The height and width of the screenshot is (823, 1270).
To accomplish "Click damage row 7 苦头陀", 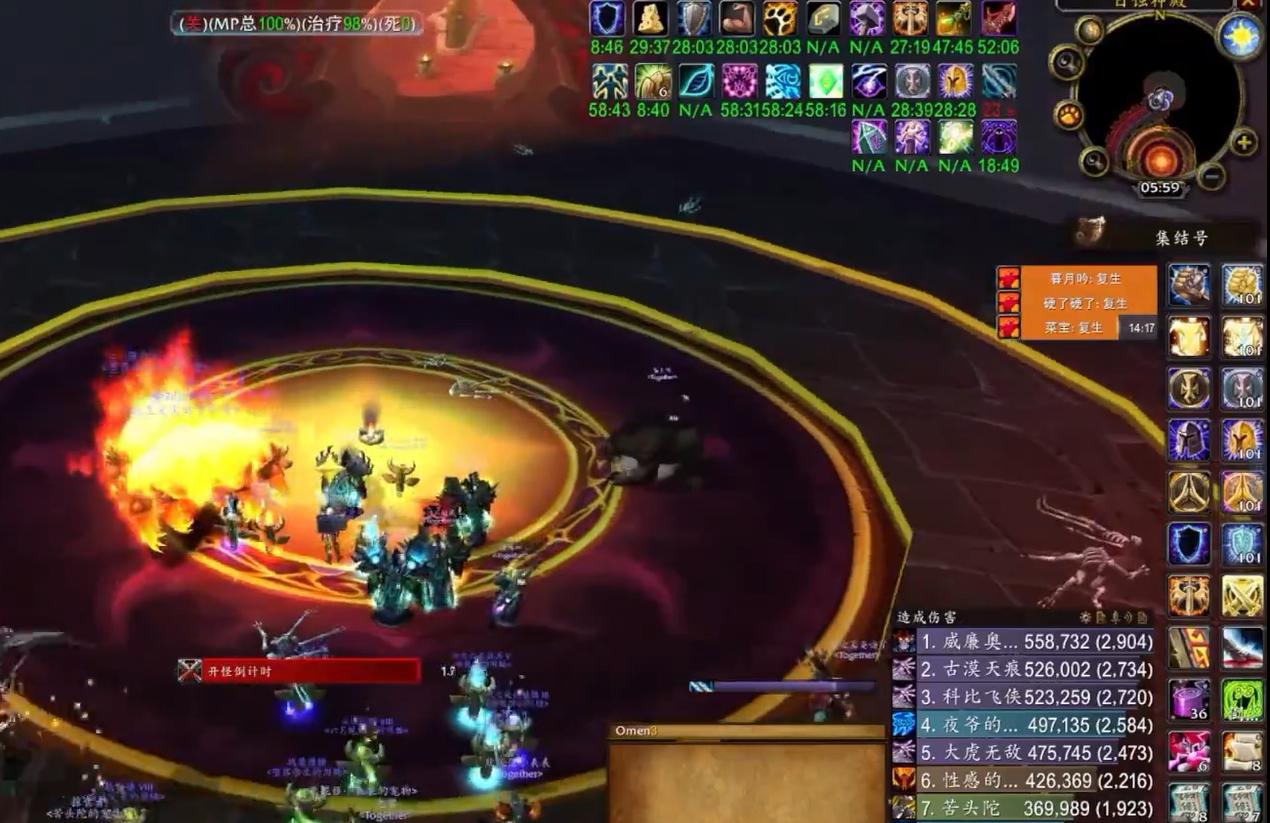I will tap(1024, 807).
